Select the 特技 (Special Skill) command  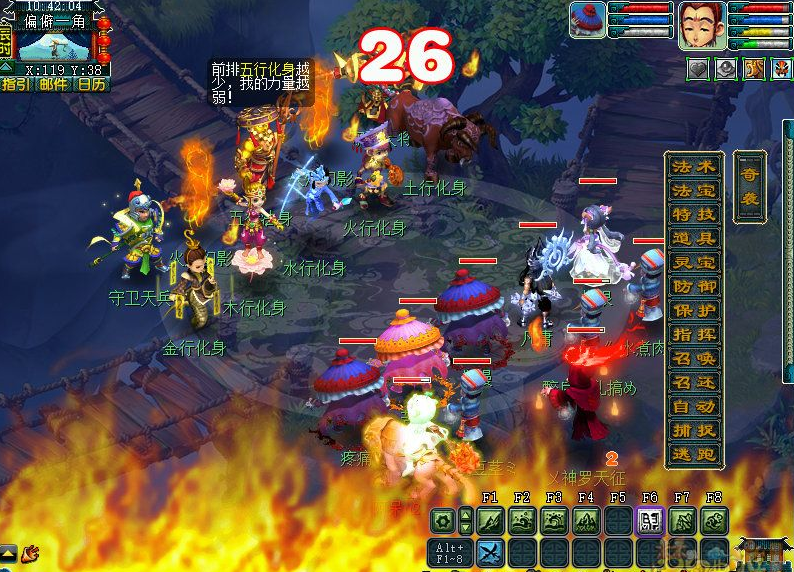(x=694, y=214)
